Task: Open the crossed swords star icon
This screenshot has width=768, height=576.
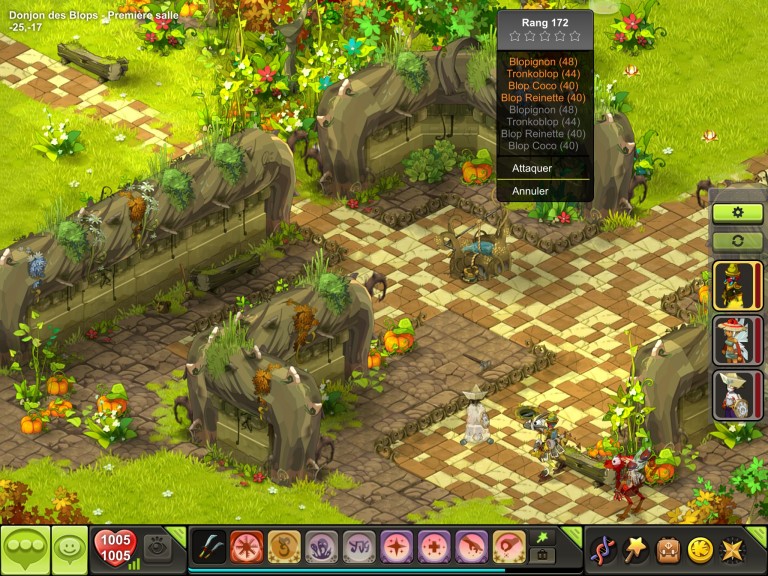Action: (733, 549)
